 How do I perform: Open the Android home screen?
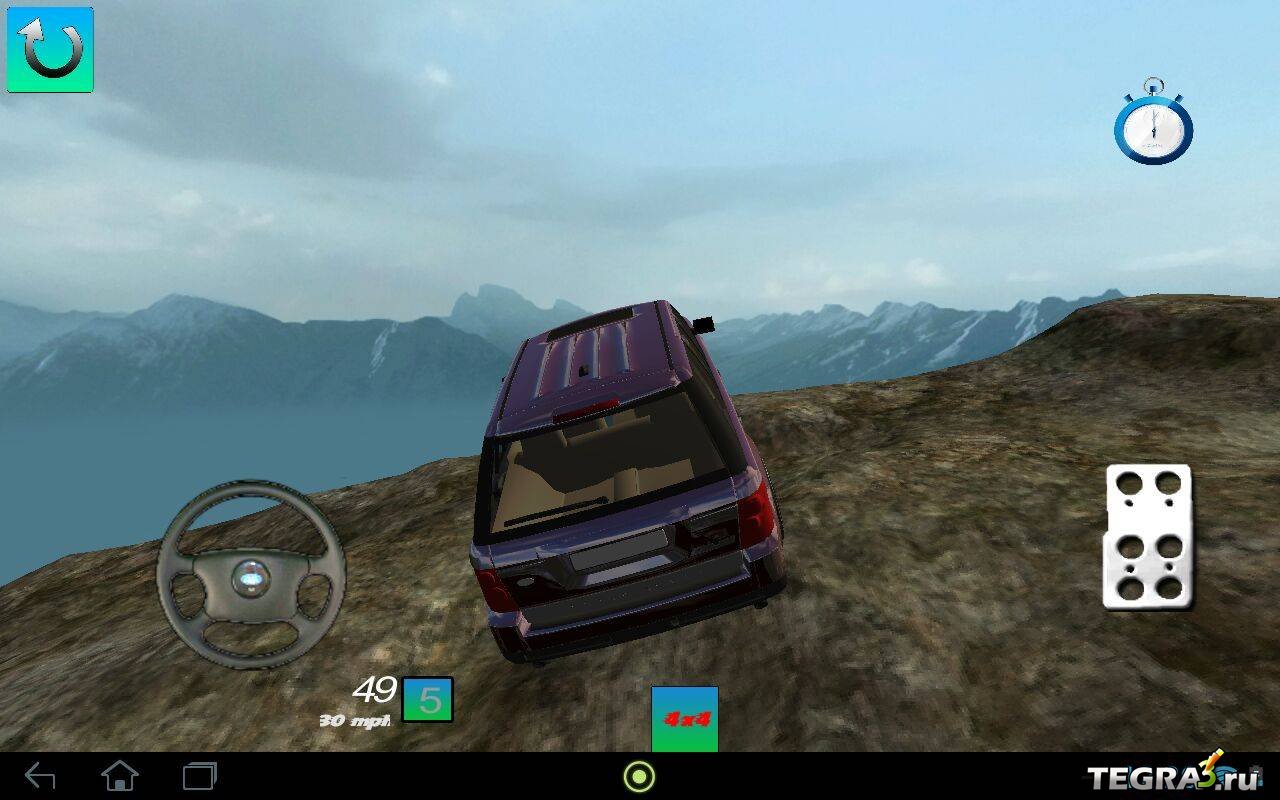[120, 776]
